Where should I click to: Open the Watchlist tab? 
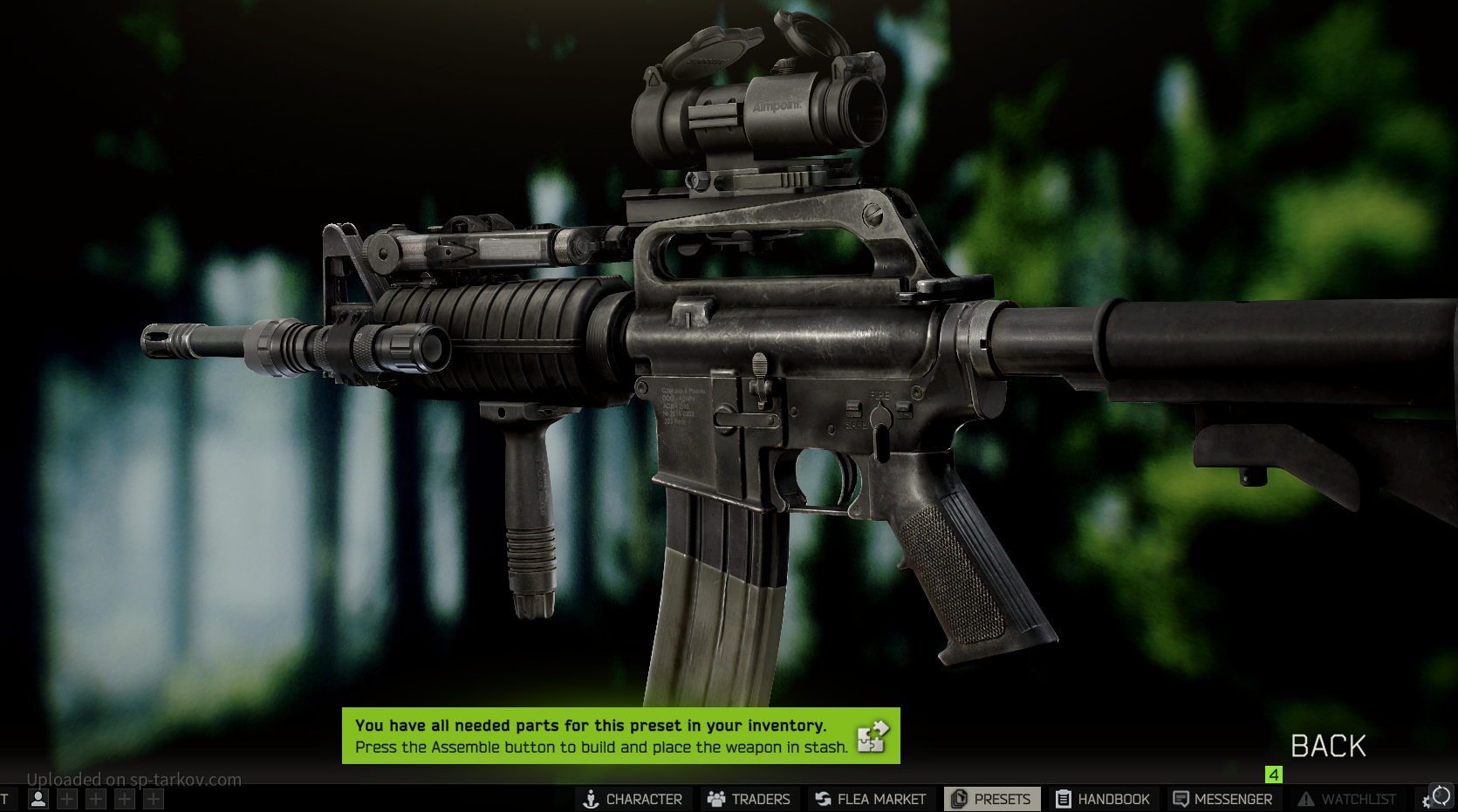click(1347, 799)
